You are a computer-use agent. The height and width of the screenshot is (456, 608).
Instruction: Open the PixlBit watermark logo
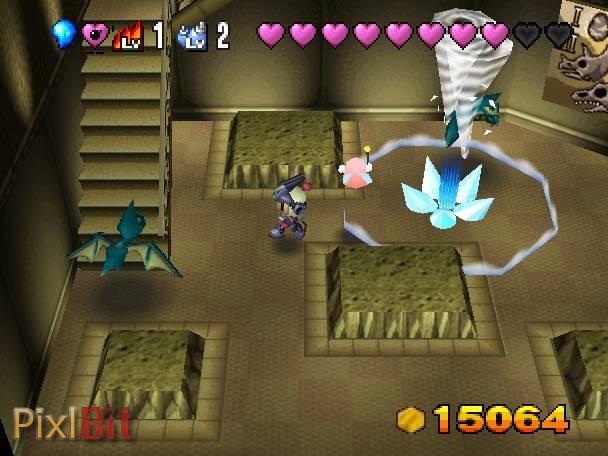(70, 424)
